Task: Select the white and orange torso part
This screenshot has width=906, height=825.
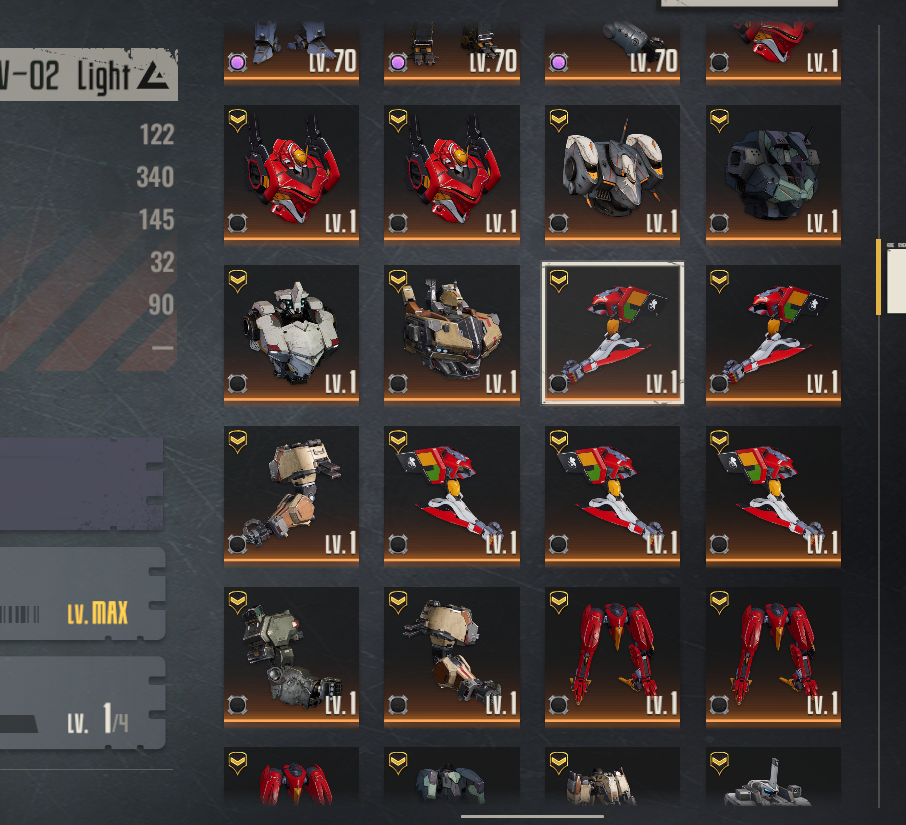Action: pyautogui.click(x=612, y=172)
